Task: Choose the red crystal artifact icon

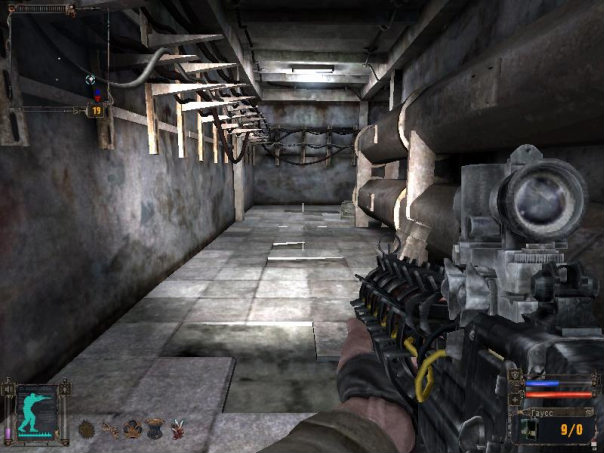Action: 178,430
